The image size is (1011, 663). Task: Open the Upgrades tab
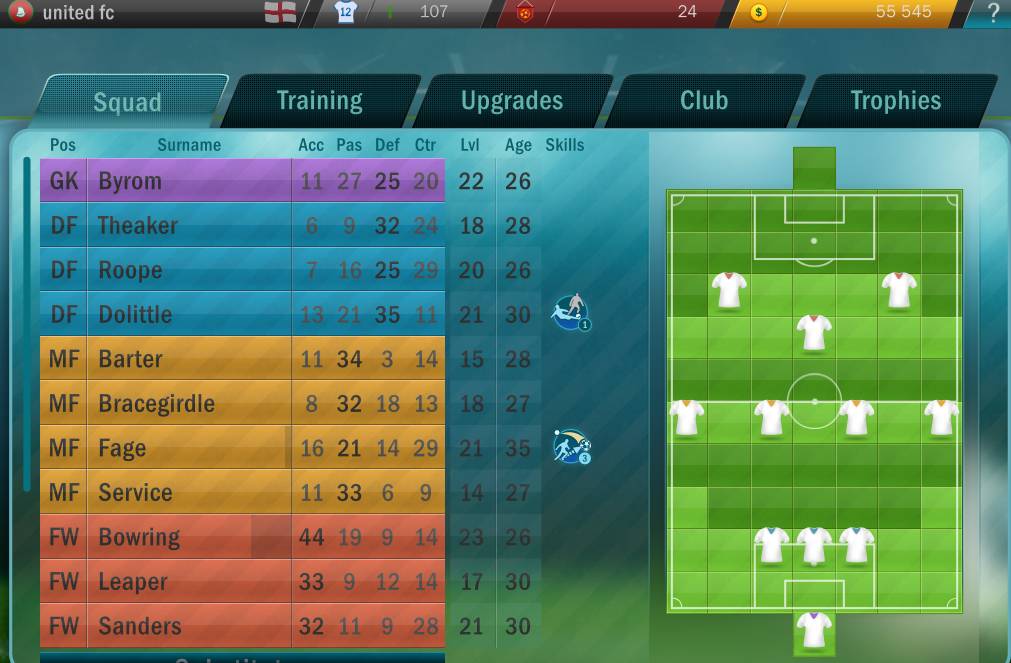point(511,101)
